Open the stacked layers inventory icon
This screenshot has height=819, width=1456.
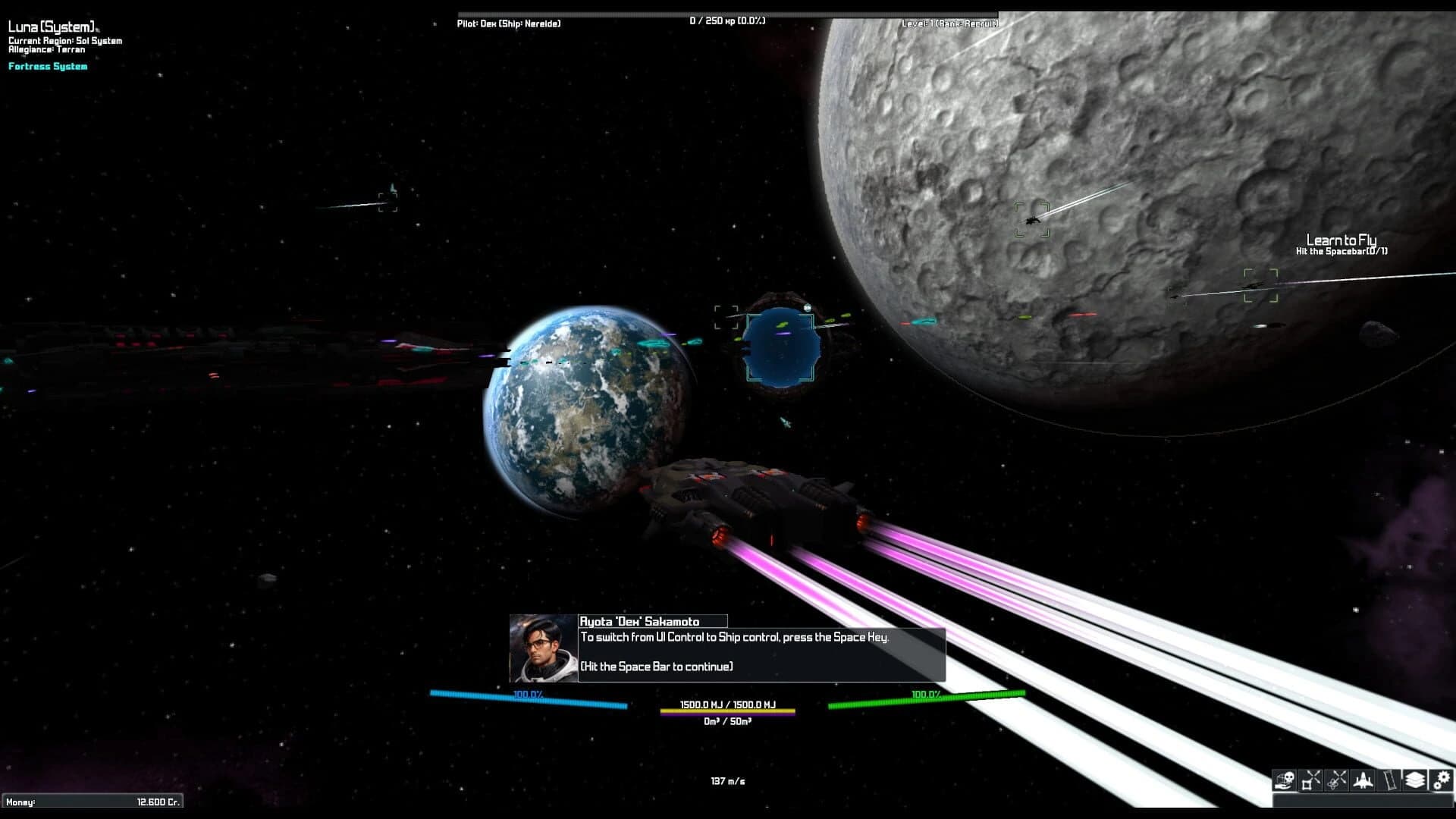1415,780
